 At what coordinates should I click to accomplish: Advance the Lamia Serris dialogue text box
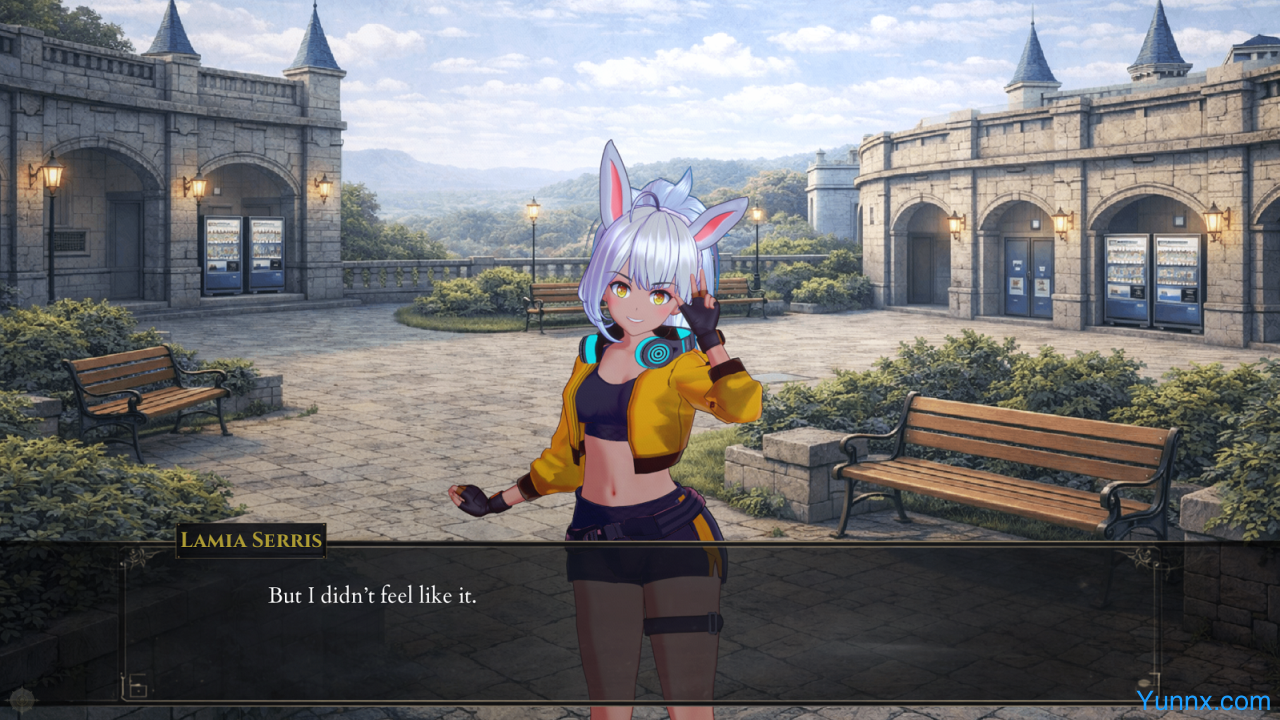click(640, 622)
